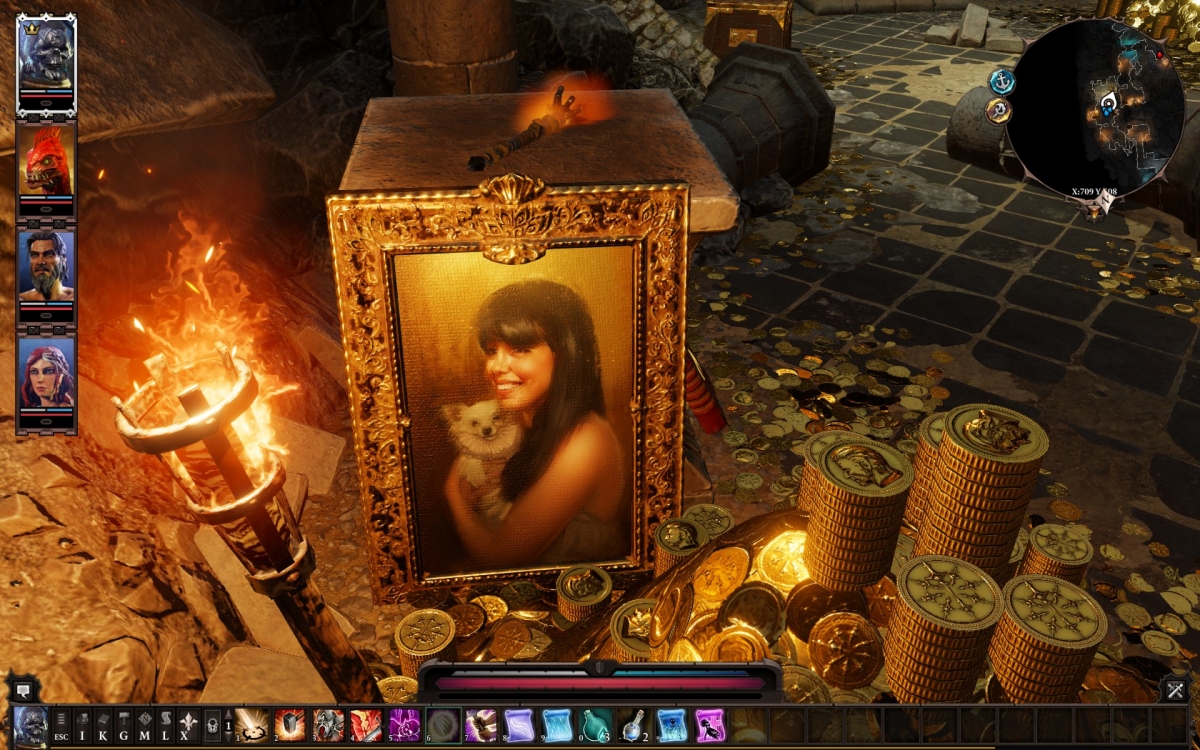Open the inventory with the I button
1200x750 pixels.
coord(83,723)
